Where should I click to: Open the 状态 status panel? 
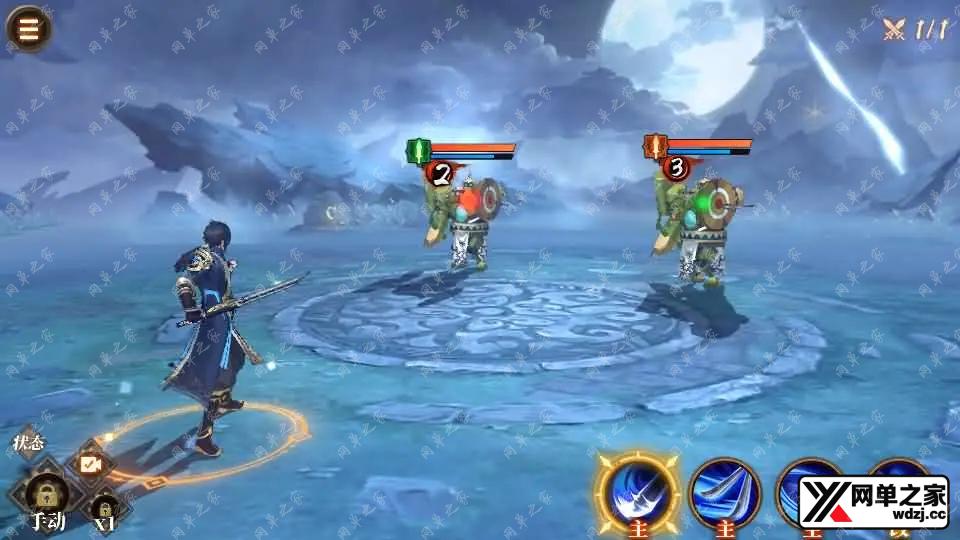pyautogui.click(x=28, y=442)
